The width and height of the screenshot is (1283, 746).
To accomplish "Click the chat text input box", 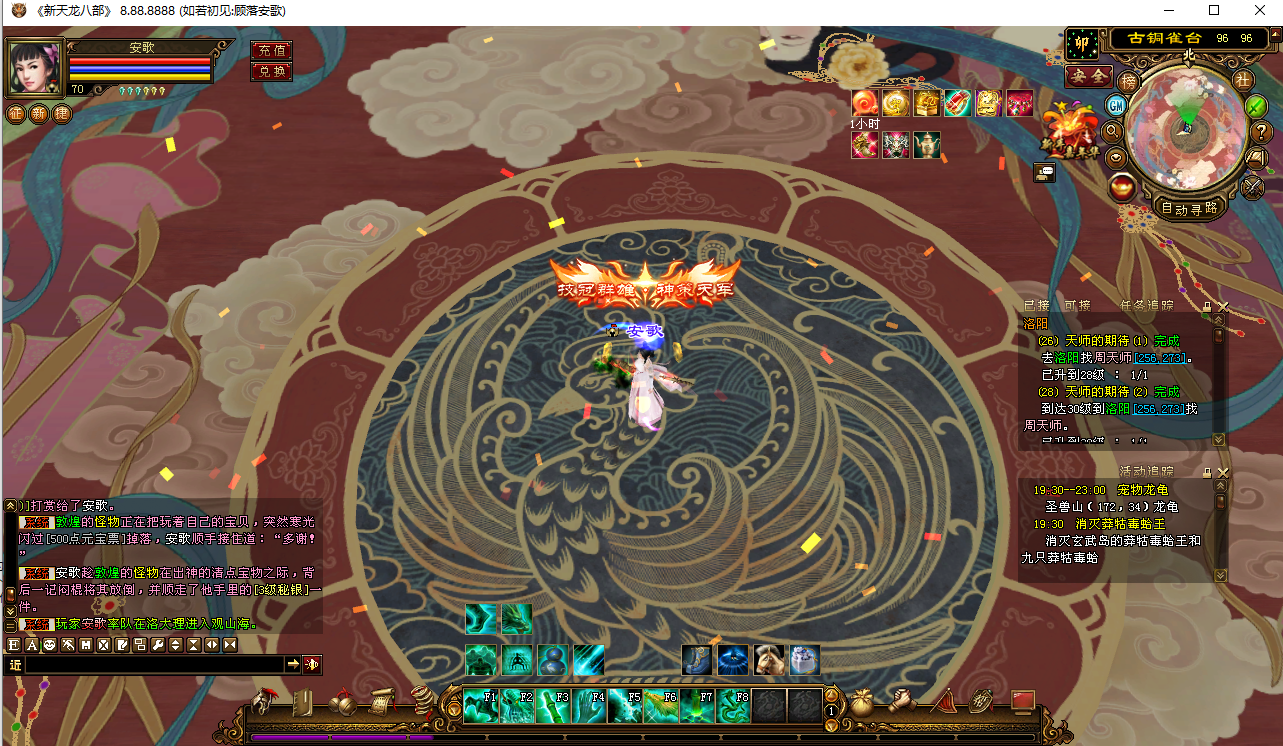I will pos(150,664).
